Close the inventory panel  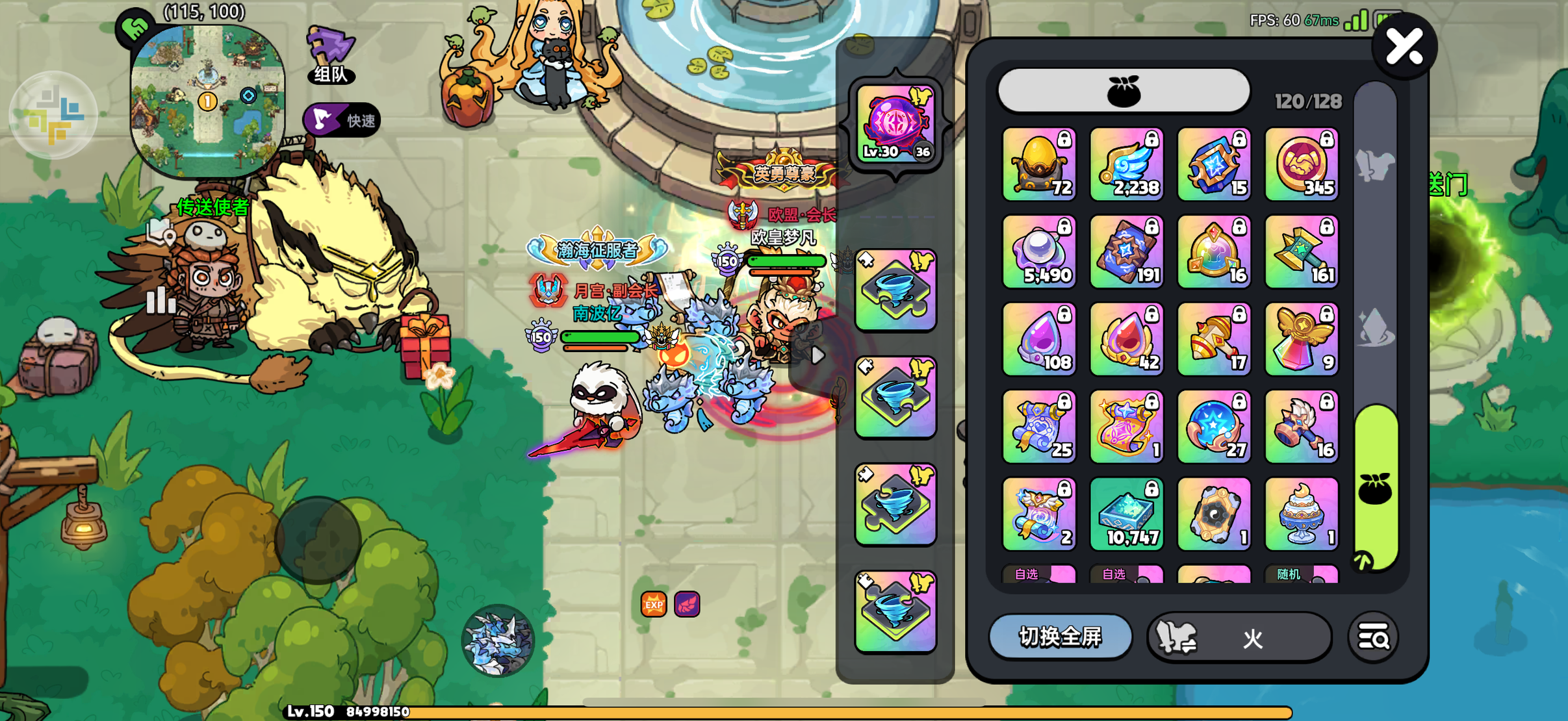1404,47
